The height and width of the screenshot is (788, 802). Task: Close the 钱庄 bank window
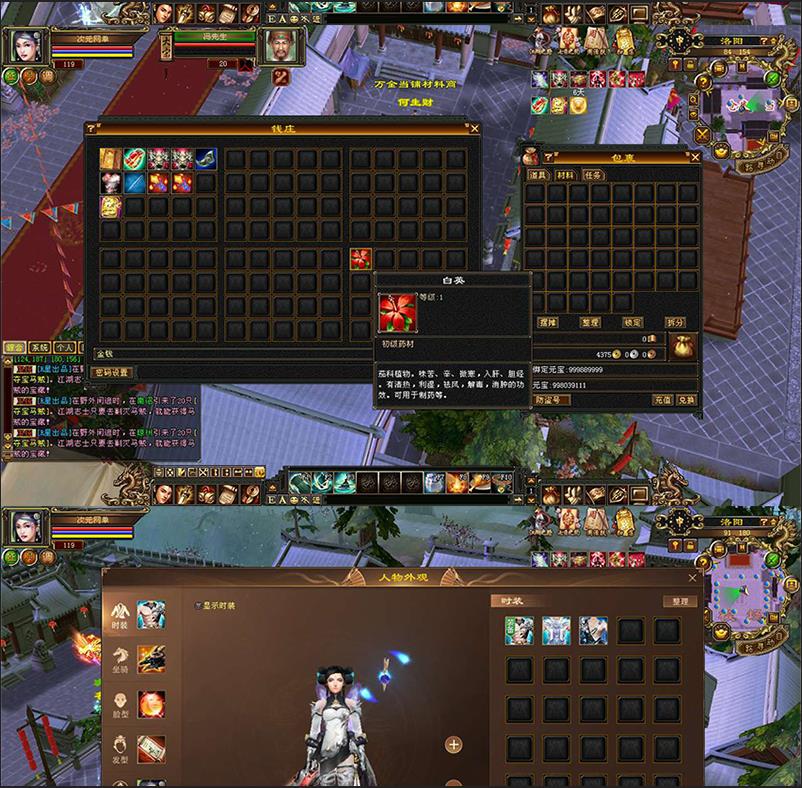pyautogui.click(x=474, y=129)
